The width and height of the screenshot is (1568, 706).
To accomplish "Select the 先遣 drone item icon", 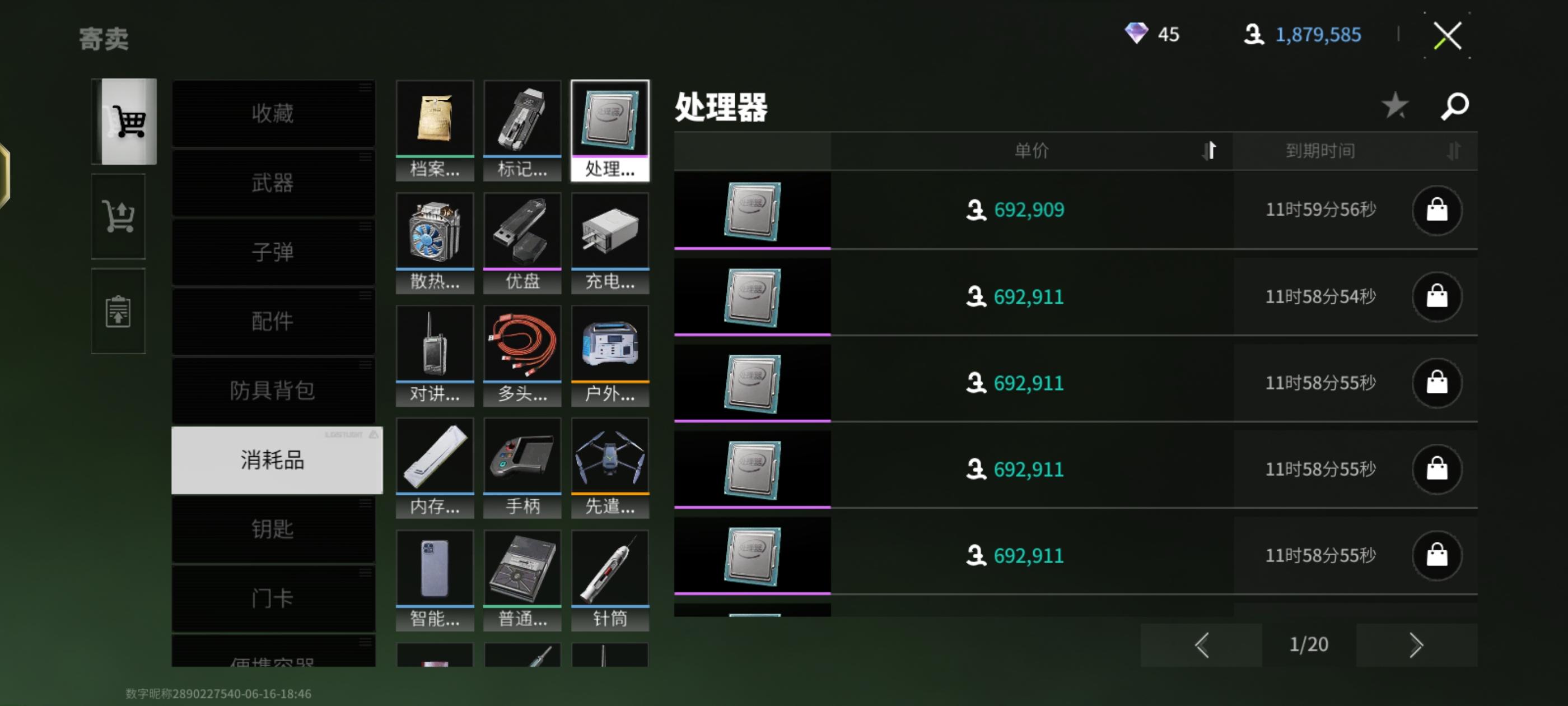I will (x=609, y=456).
